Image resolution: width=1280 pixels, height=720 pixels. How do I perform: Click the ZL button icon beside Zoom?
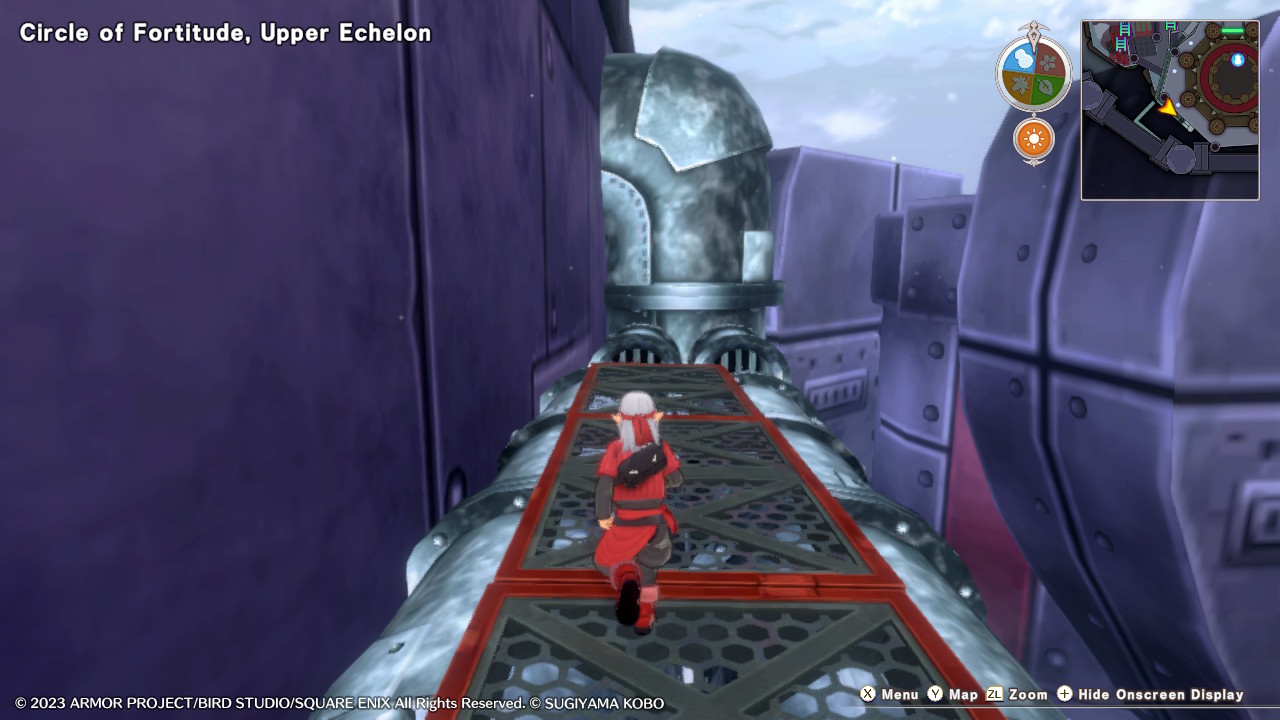click(994, 694)
